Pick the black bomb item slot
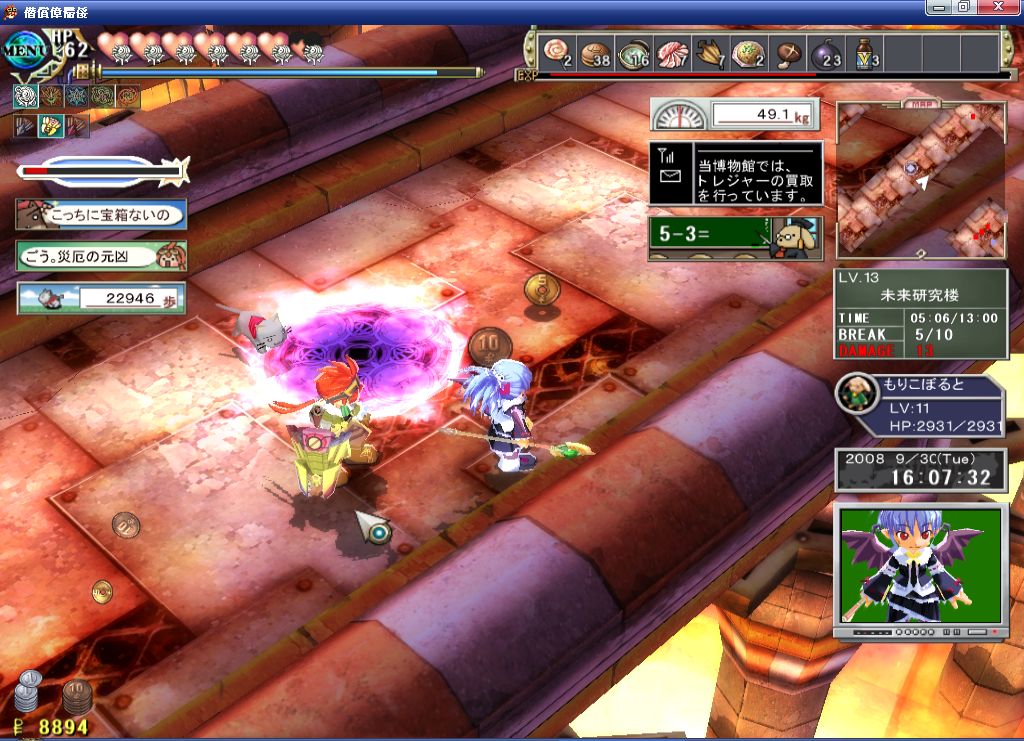 827,51
